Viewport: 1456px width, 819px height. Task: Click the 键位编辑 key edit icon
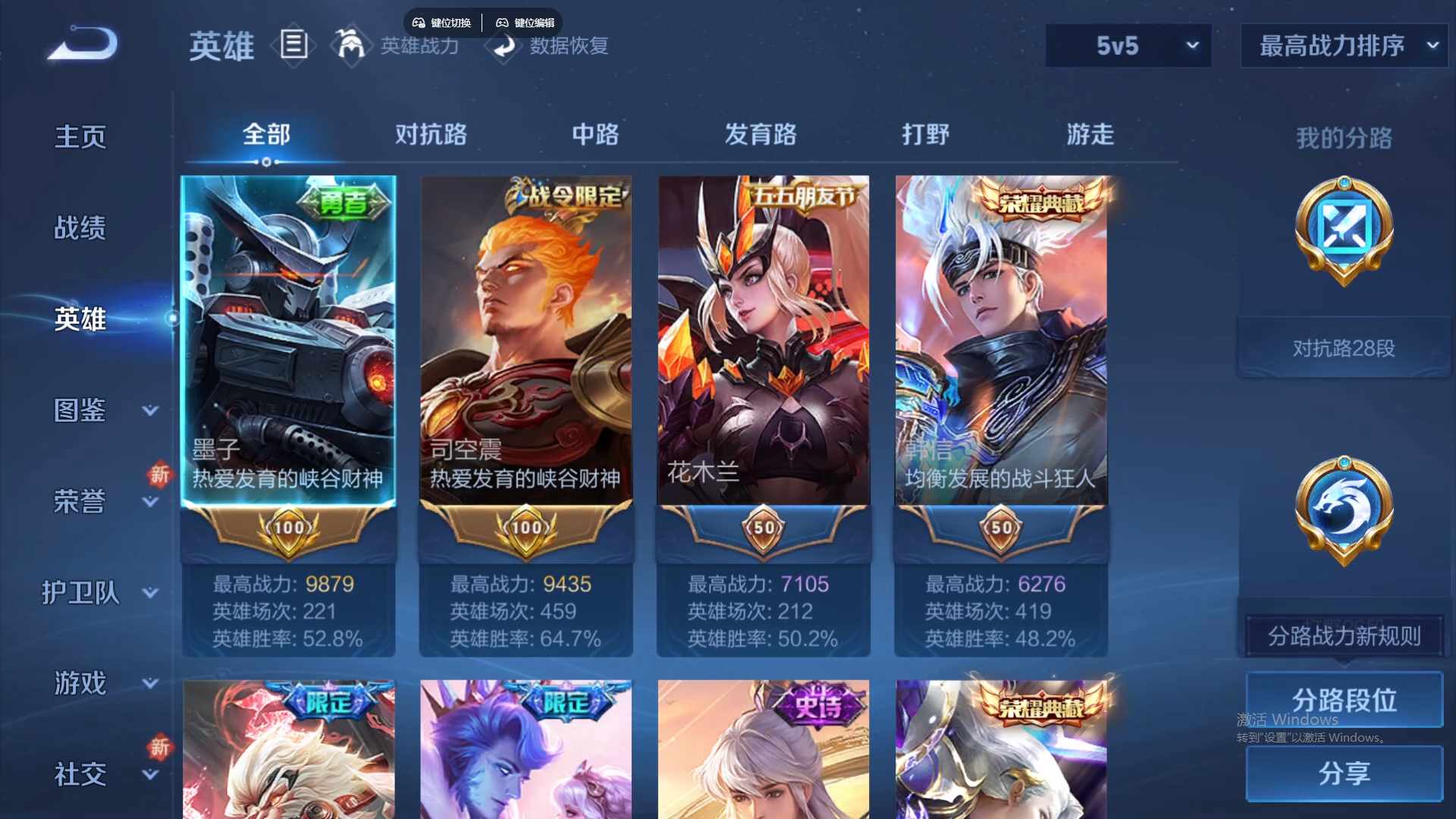(504, 22)
